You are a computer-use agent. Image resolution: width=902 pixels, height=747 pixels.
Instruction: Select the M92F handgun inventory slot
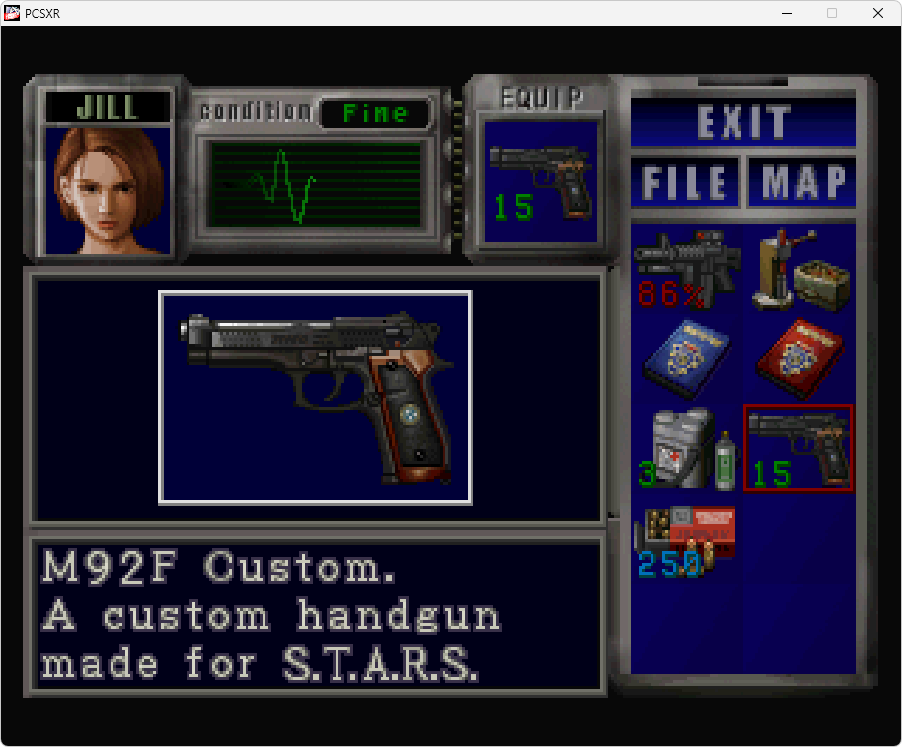tap(798, 447)
